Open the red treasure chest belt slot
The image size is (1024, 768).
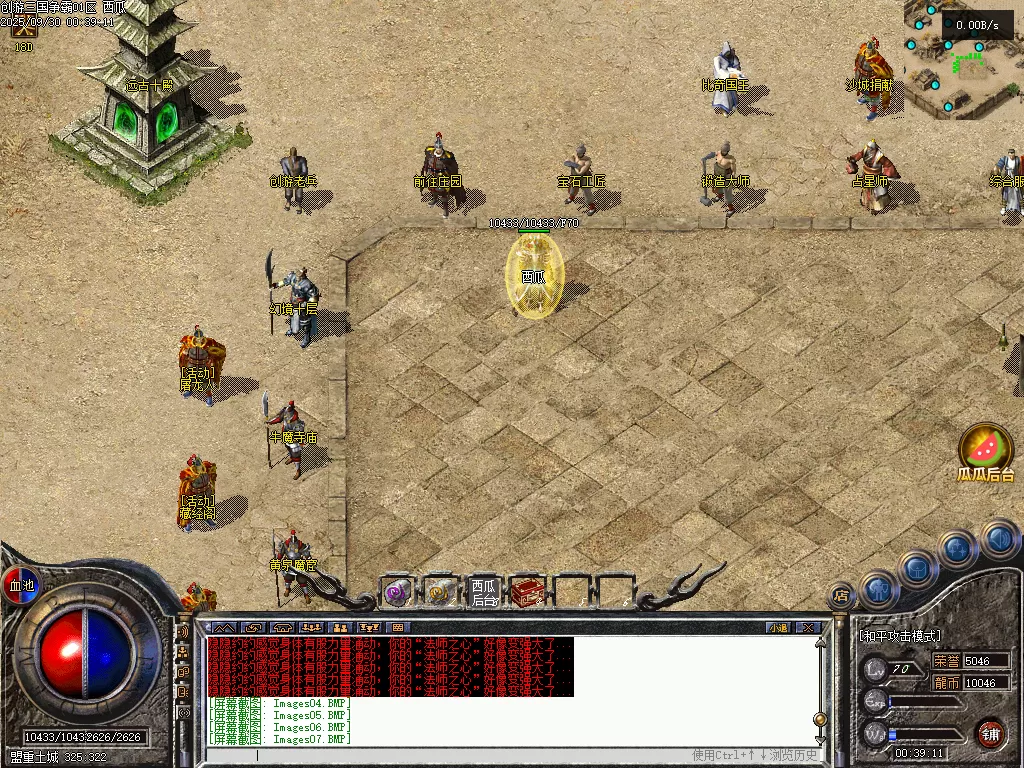click(528, 592)
